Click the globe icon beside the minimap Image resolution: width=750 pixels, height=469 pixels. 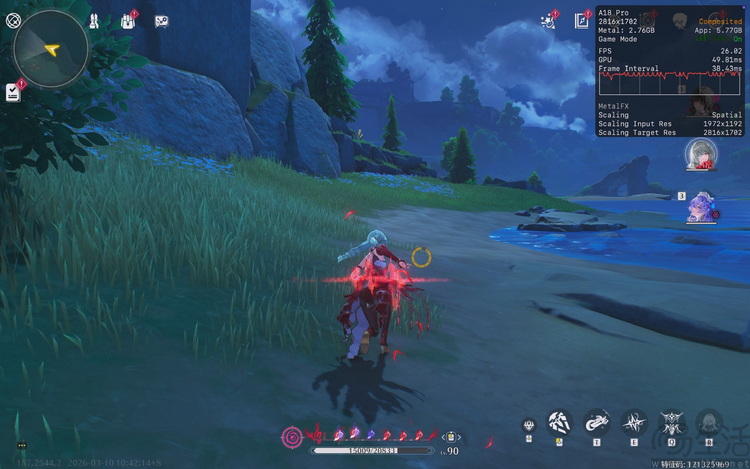pyautogui.click(x=13, y=20)
